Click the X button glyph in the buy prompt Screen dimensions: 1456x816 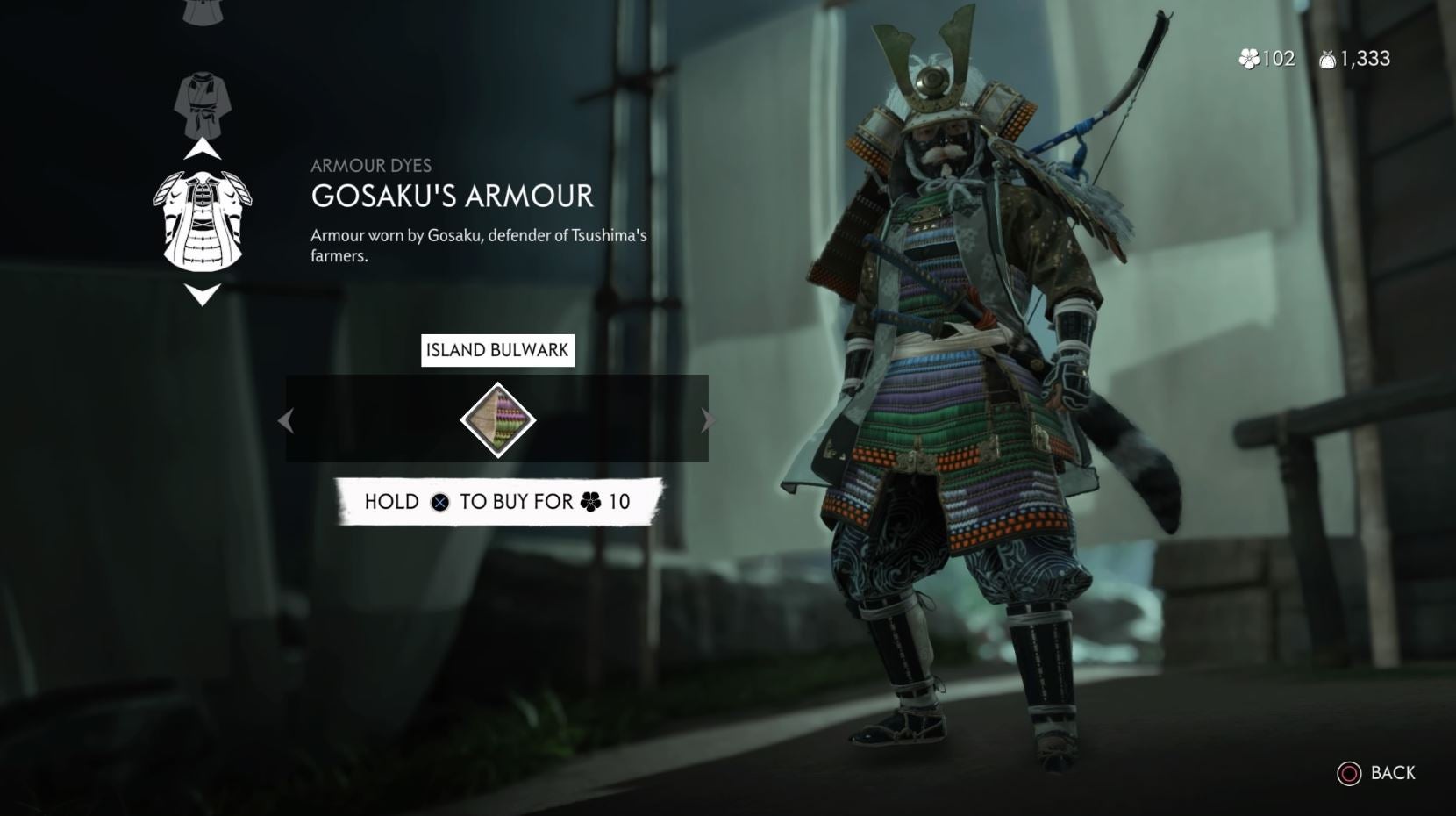(x=441, y=502)
